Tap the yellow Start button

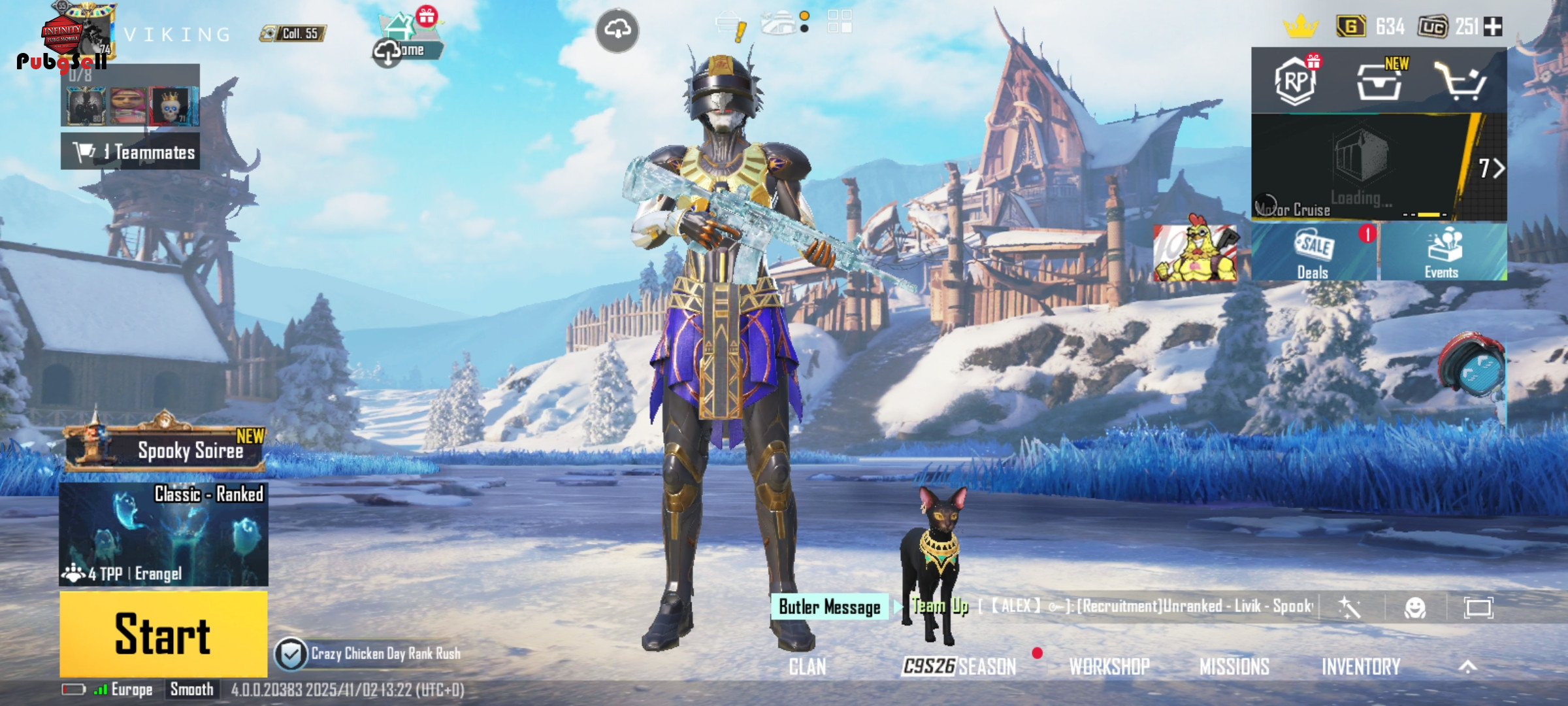[x=163, y=633]
